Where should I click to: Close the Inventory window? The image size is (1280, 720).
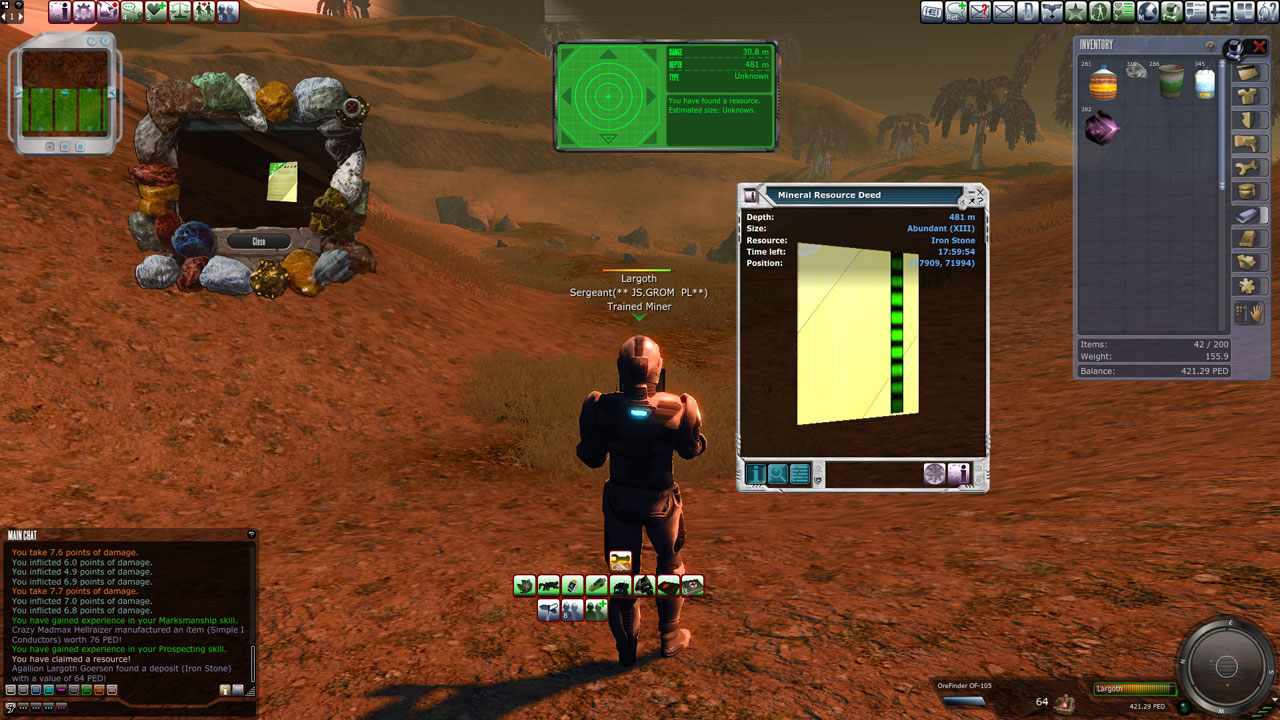(1260, 46)
